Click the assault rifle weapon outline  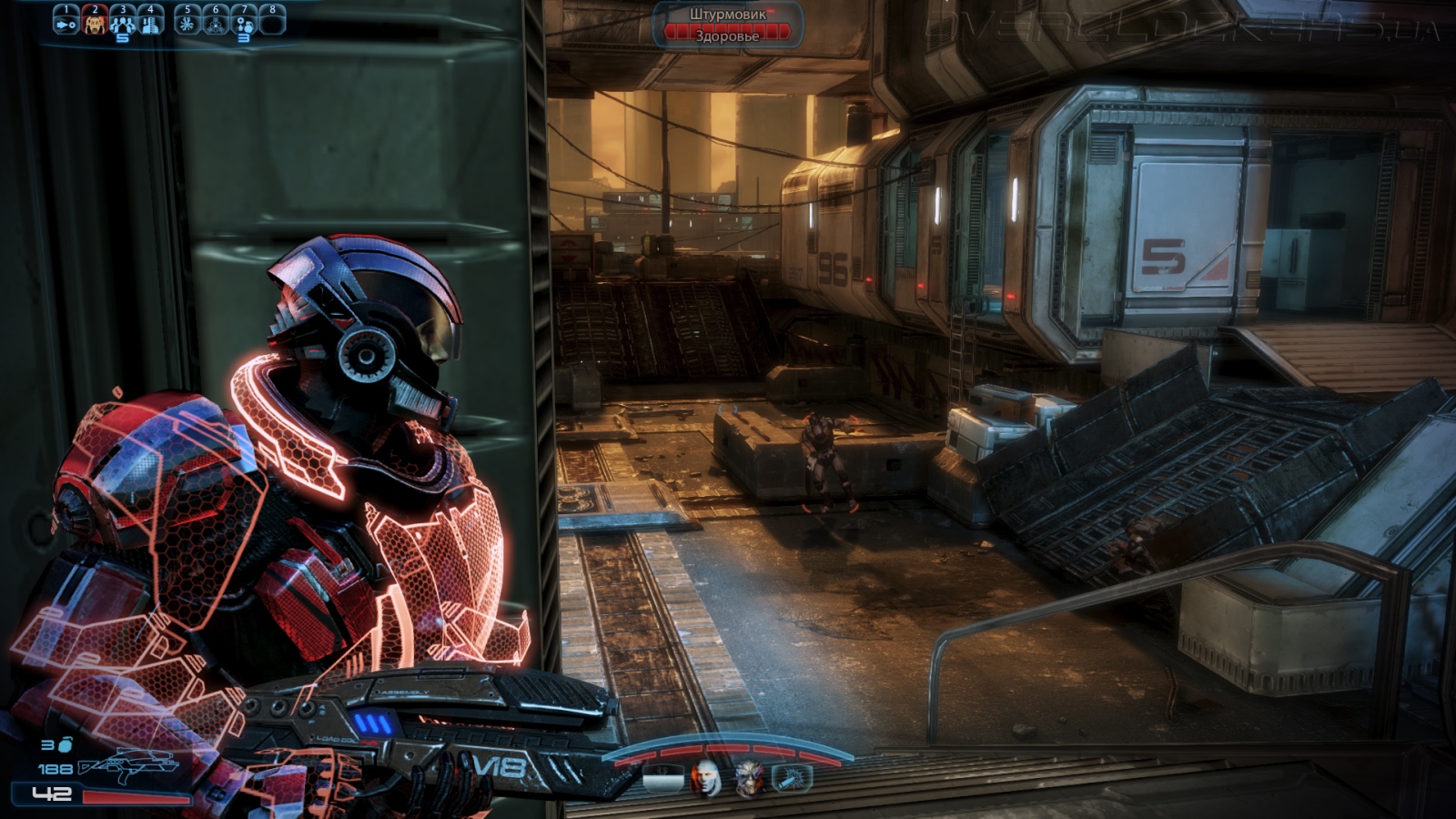(127, 767)
